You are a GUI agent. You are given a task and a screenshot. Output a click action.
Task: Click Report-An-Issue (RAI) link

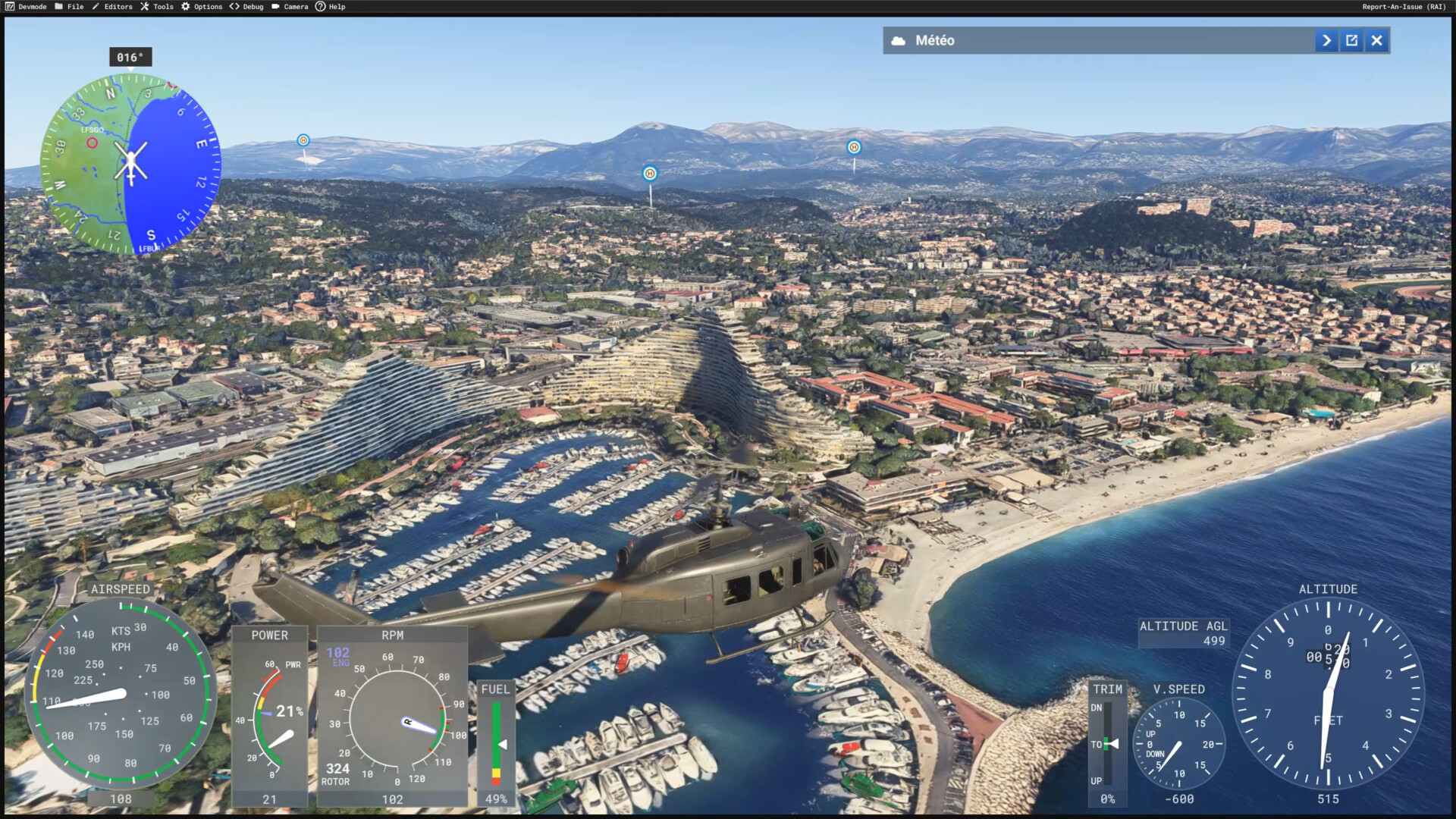(x=1404, y=7)
